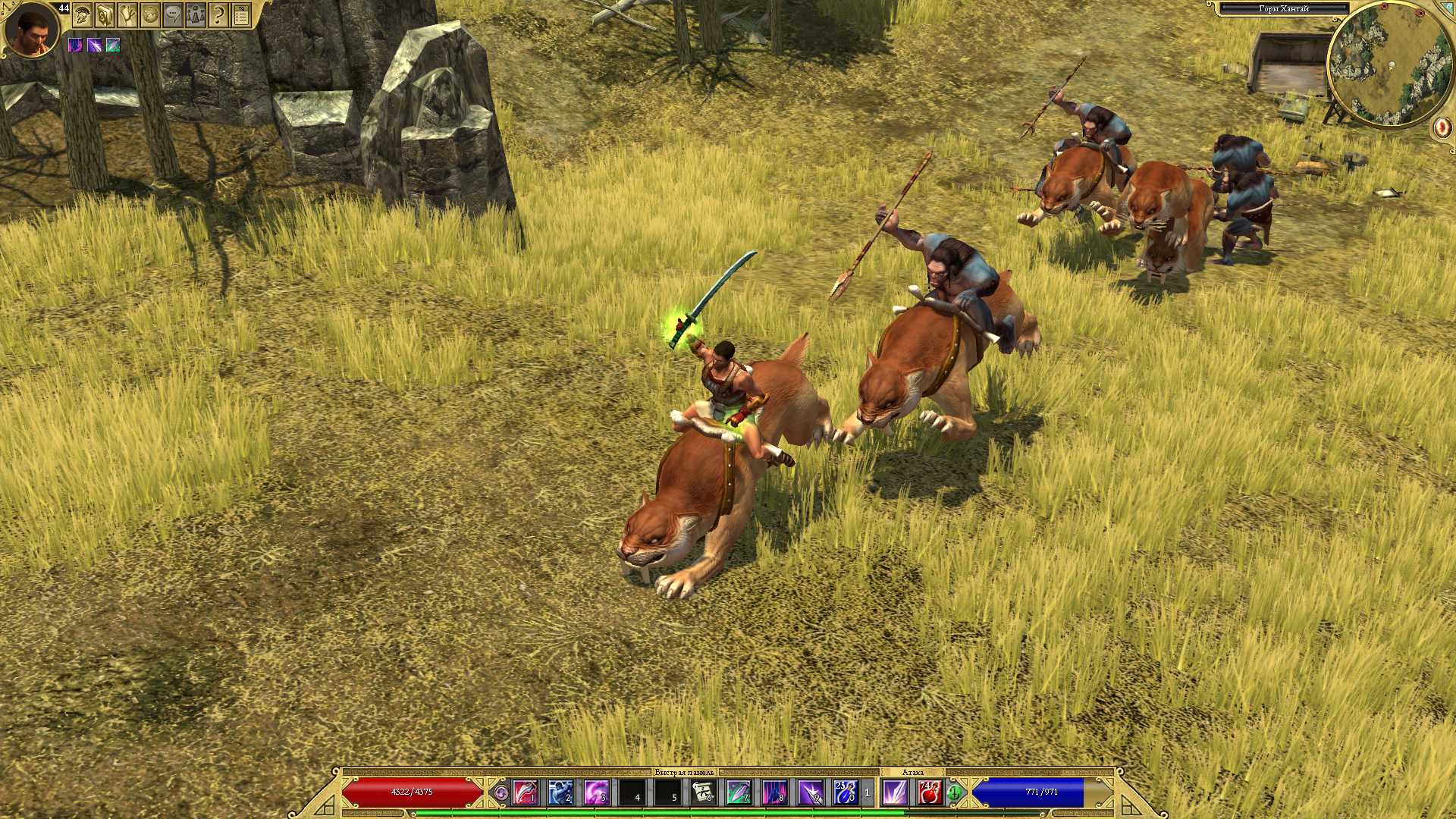This screenshot has height=819, width=1456.
Task: Open the world map globe icon
Action: click(x=150, y=14)
